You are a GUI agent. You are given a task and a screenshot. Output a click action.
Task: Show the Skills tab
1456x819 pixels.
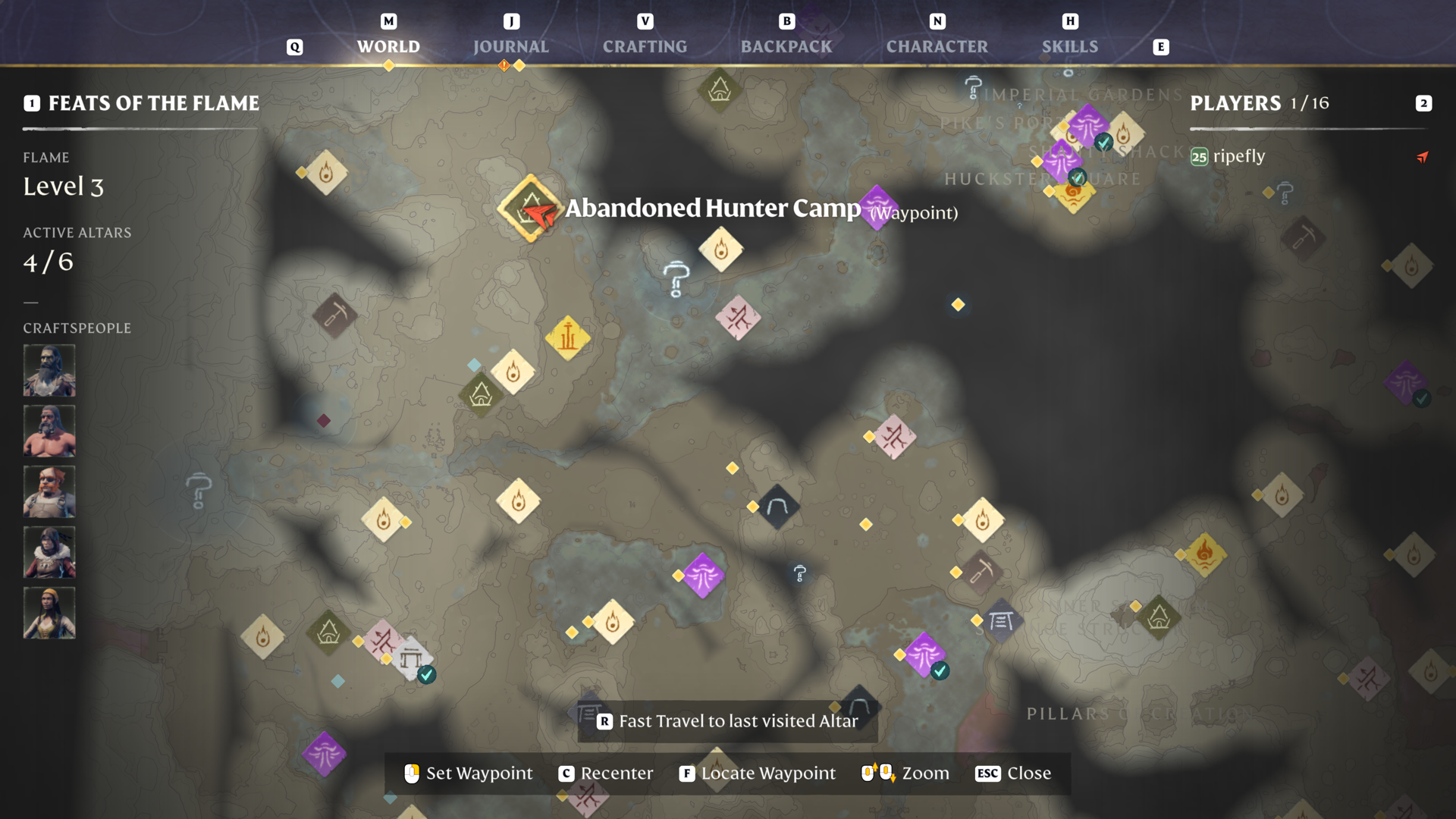click(1069, 46)
